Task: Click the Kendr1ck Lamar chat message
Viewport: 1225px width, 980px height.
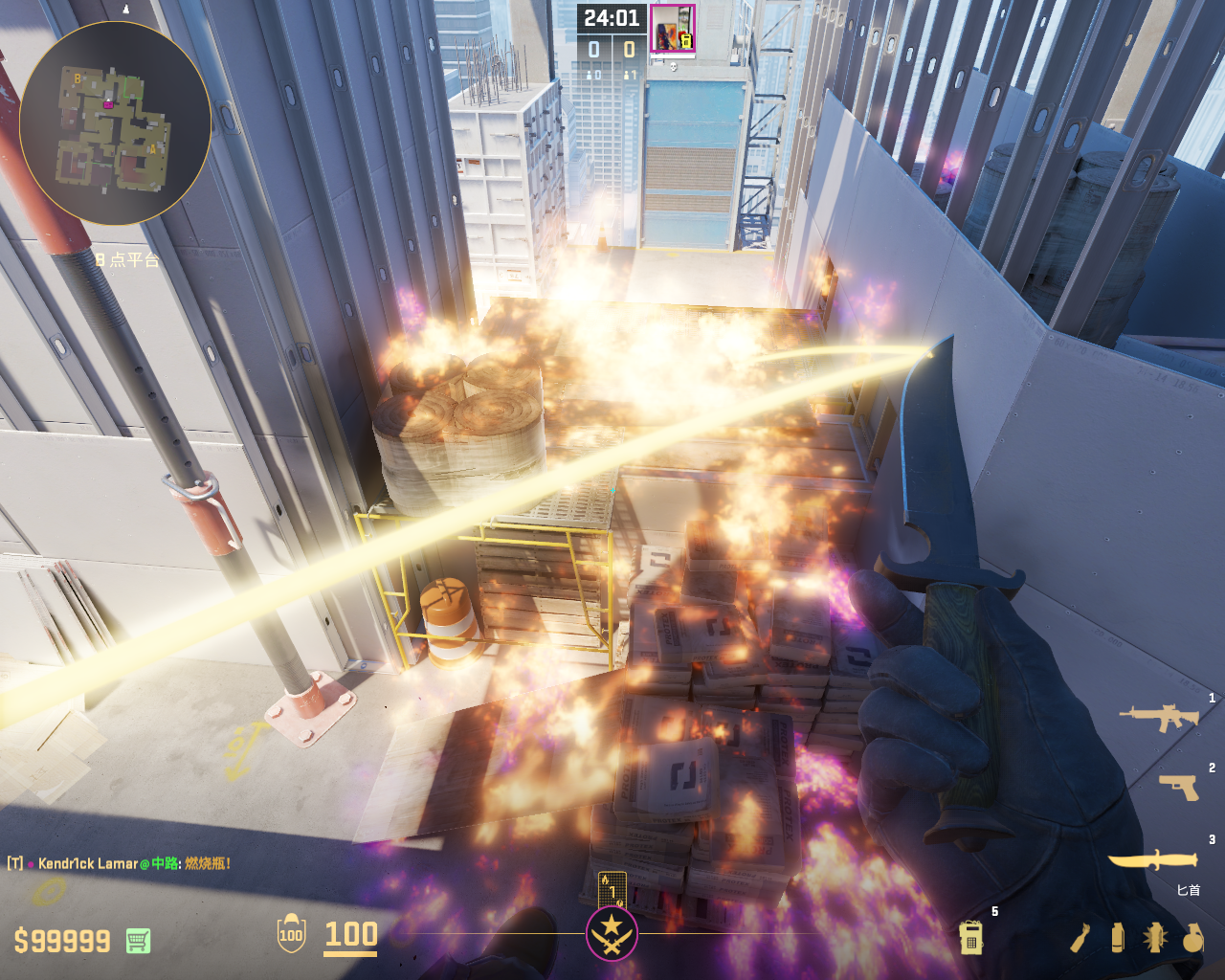Action: pos(120,863)
